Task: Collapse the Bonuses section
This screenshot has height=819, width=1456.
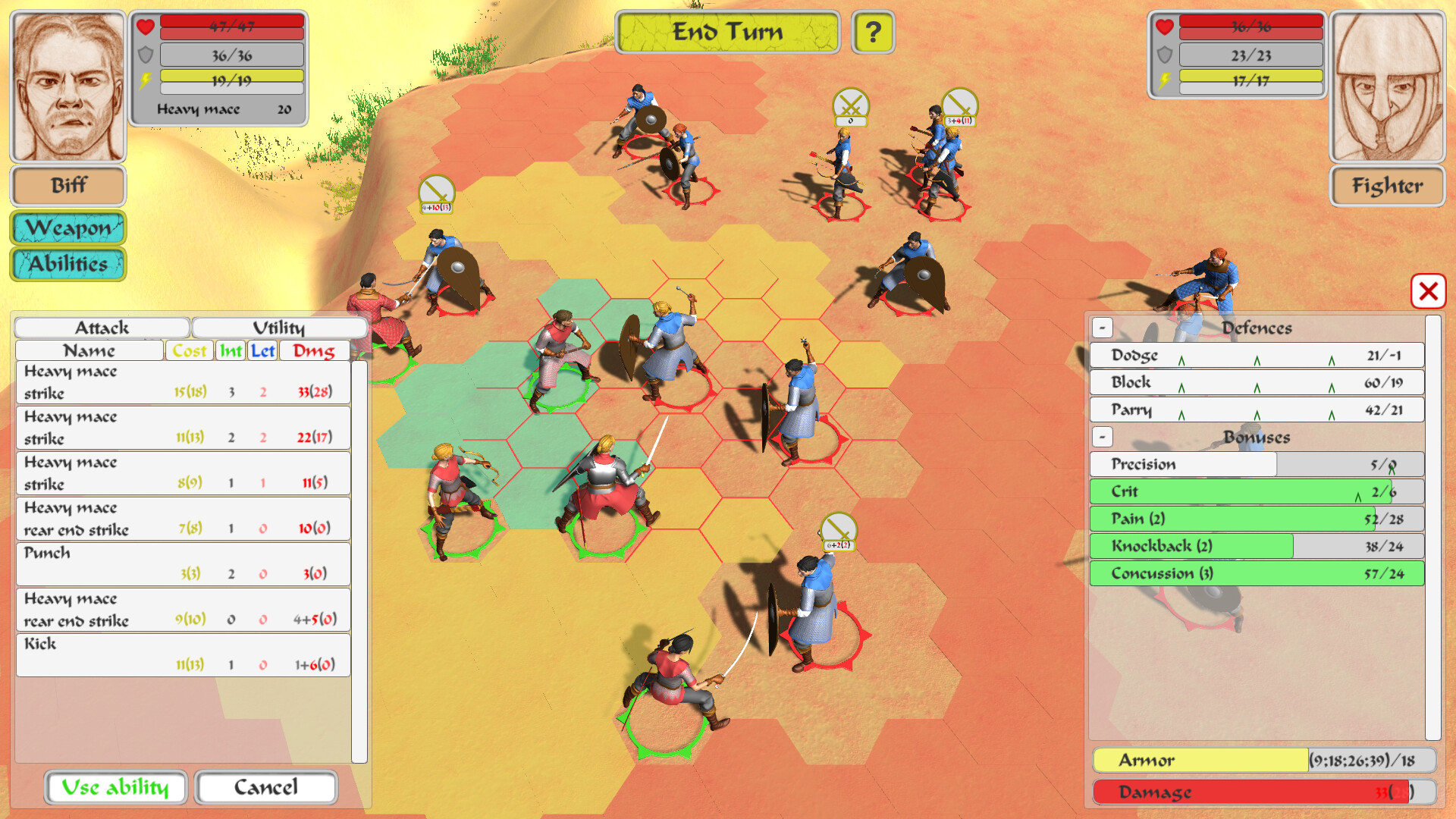Action: coord(1102,438)
